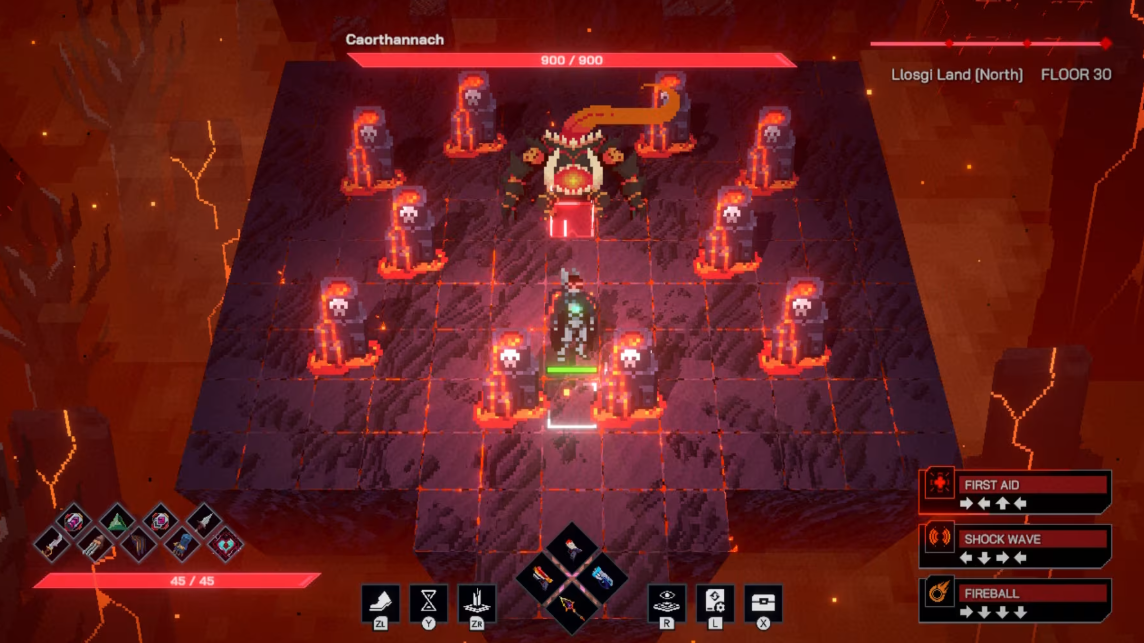1144x643 pixels.
Task: Equip the blue blaster weapon slot
Action: [x=602, y=578]
